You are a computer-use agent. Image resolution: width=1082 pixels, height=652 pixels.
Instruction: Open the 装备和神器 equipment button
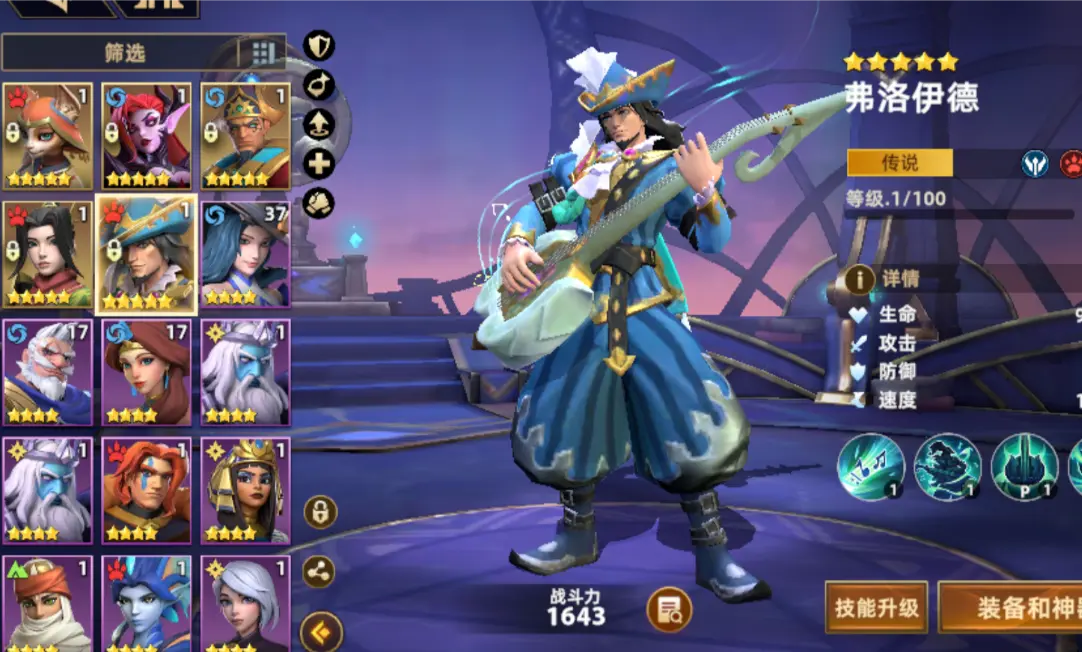click(1012, 607)
